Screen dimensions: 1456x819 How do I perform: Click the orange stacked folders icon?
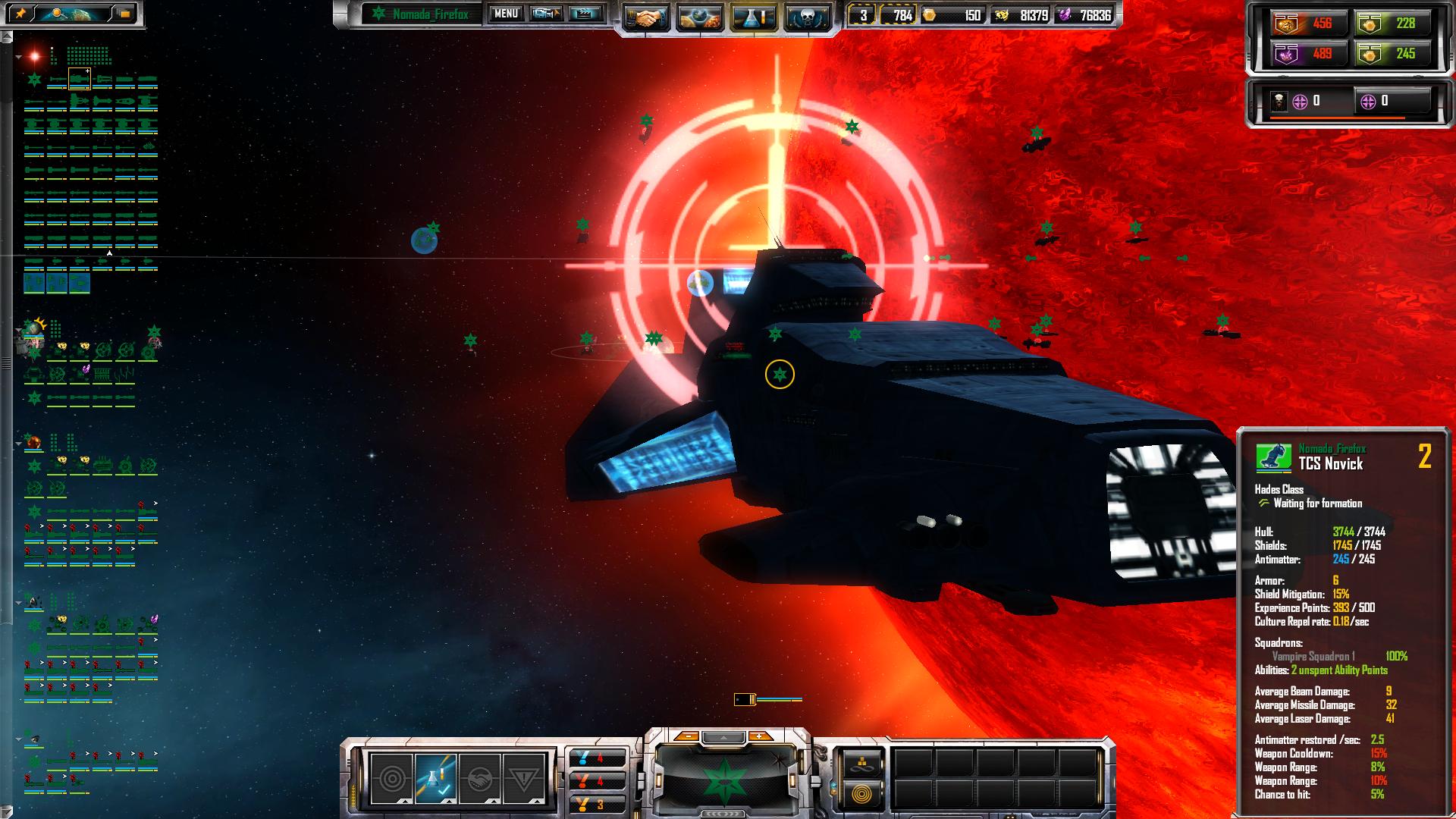tap(124, 14)
